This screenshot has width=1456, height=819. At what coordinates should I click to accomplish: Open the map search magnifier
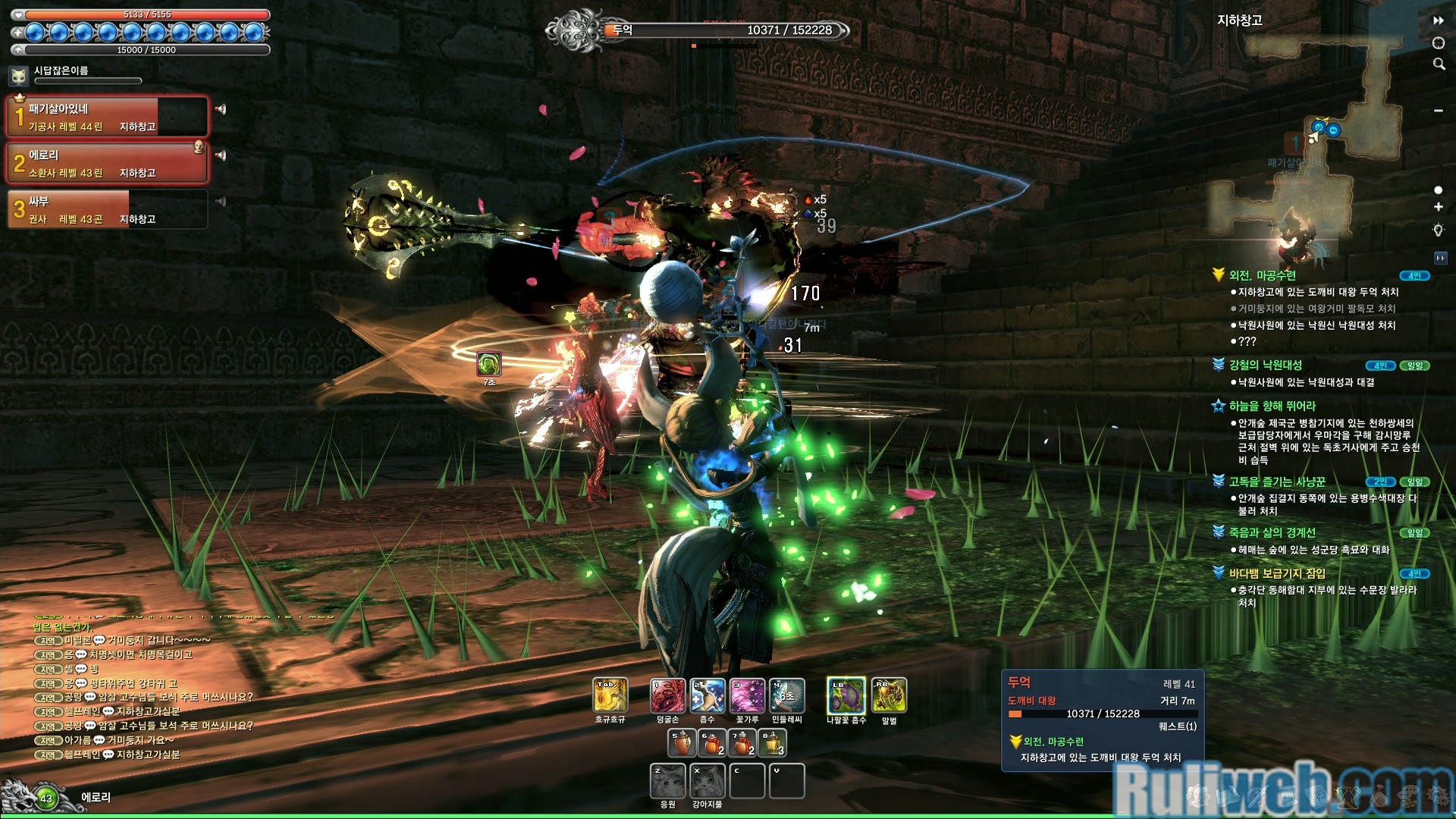click(1439, 64)
